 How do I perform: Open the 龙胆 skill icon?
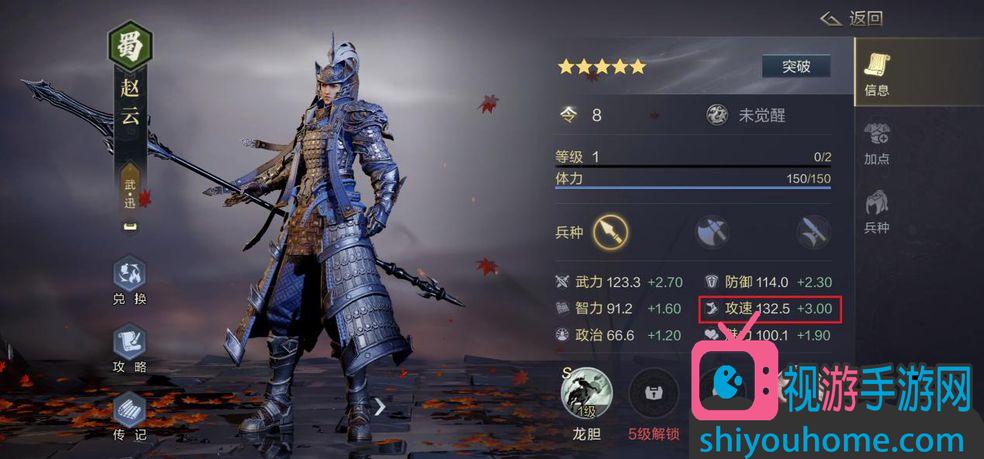coord(586,393)
